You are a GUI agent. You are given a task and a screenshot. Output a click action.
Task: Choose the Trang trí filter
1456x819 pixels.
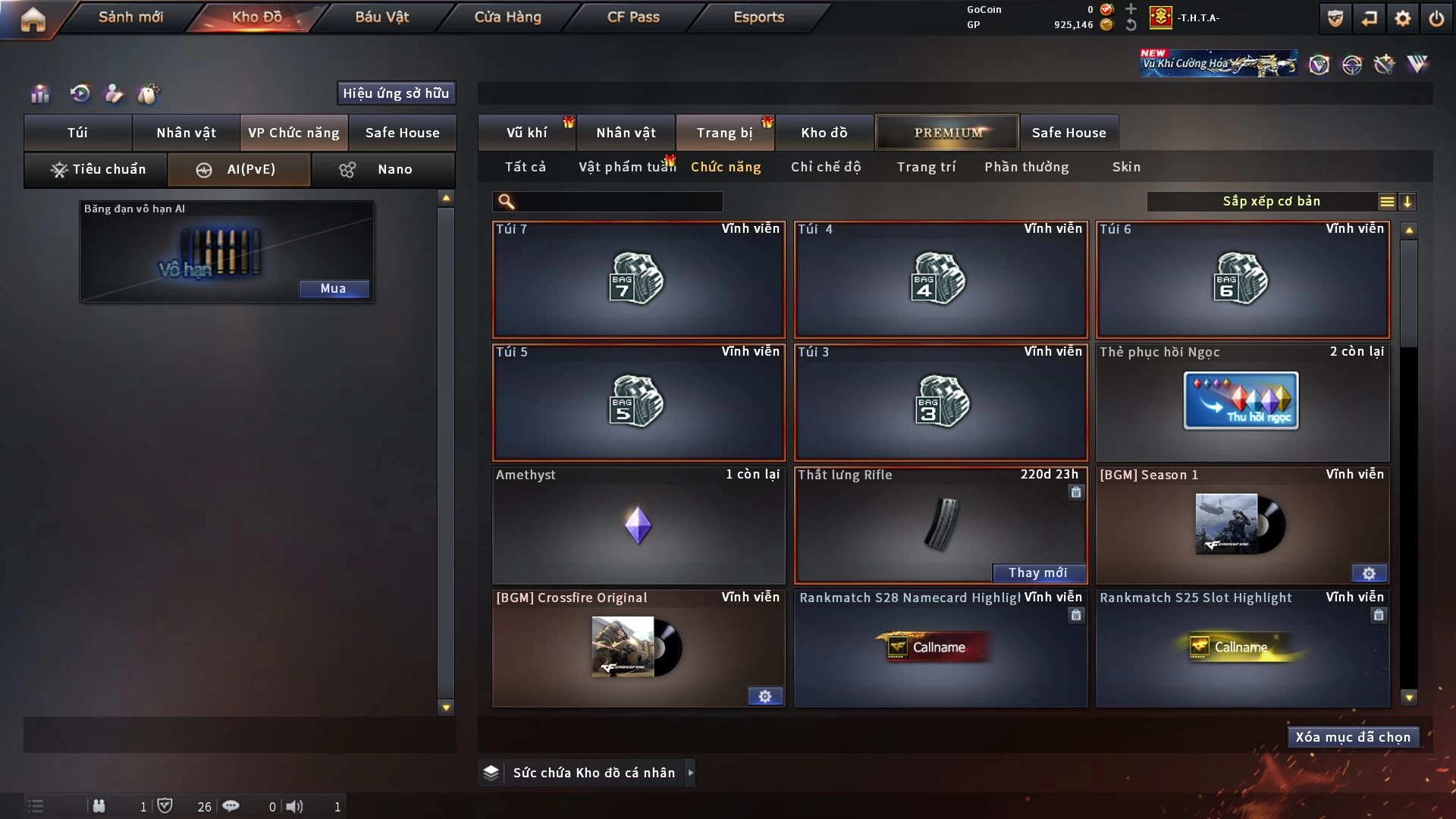(x=926, y=167)
